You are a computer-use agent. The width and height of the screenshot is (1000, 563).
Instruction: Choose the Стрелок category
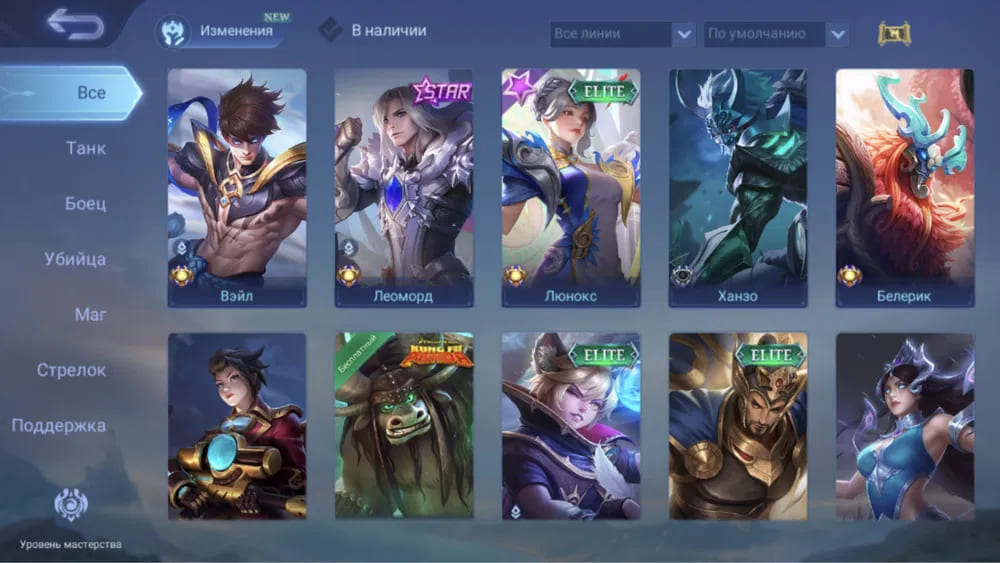click(x=71, y=371)
